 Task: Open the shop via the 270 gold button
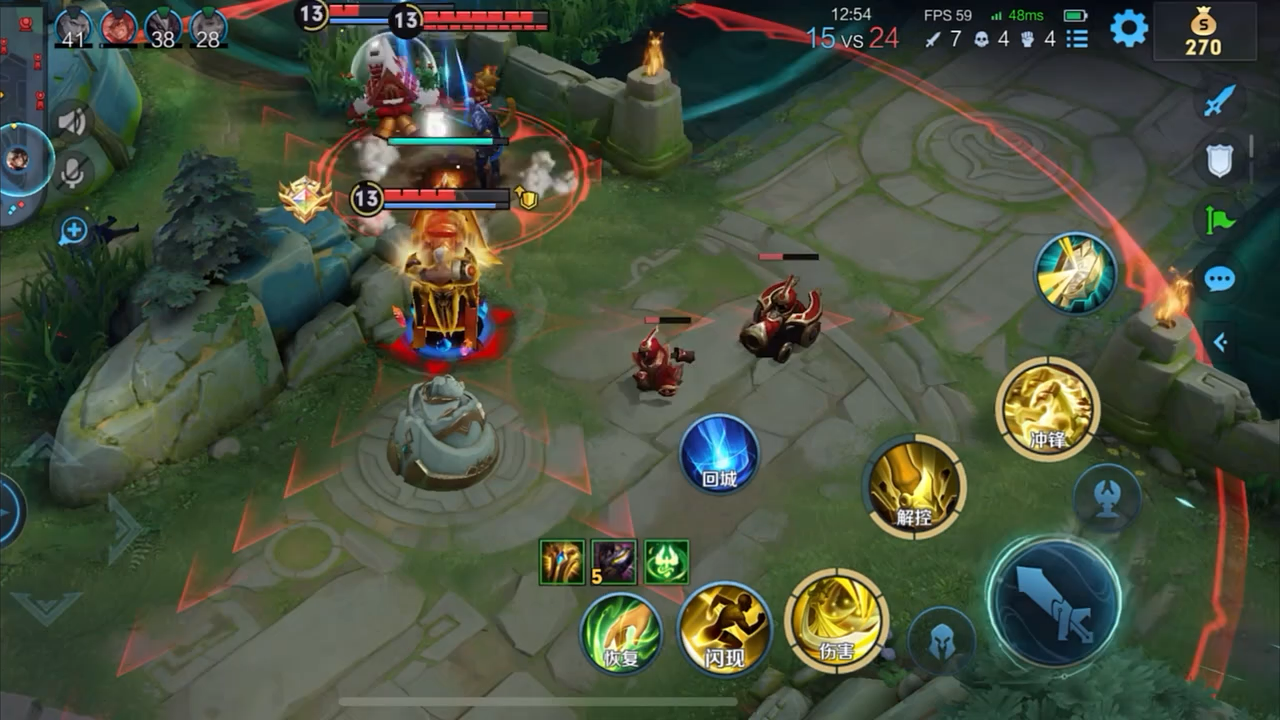click(x=1203, y=32)
